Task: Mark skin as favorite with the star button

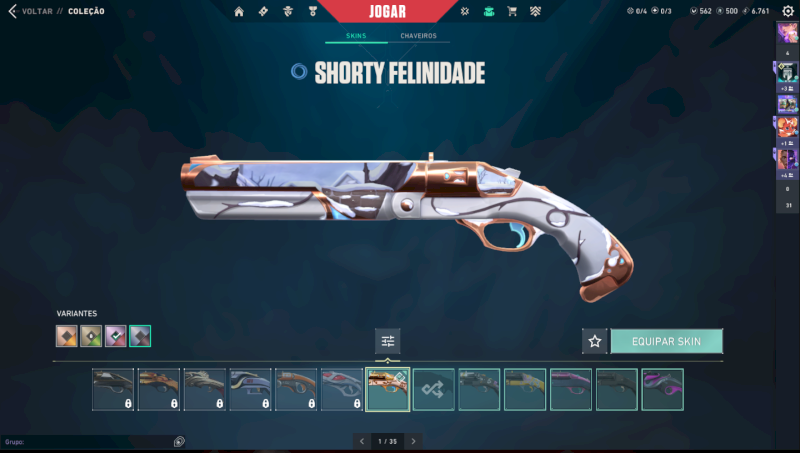Action: point(595,341)
